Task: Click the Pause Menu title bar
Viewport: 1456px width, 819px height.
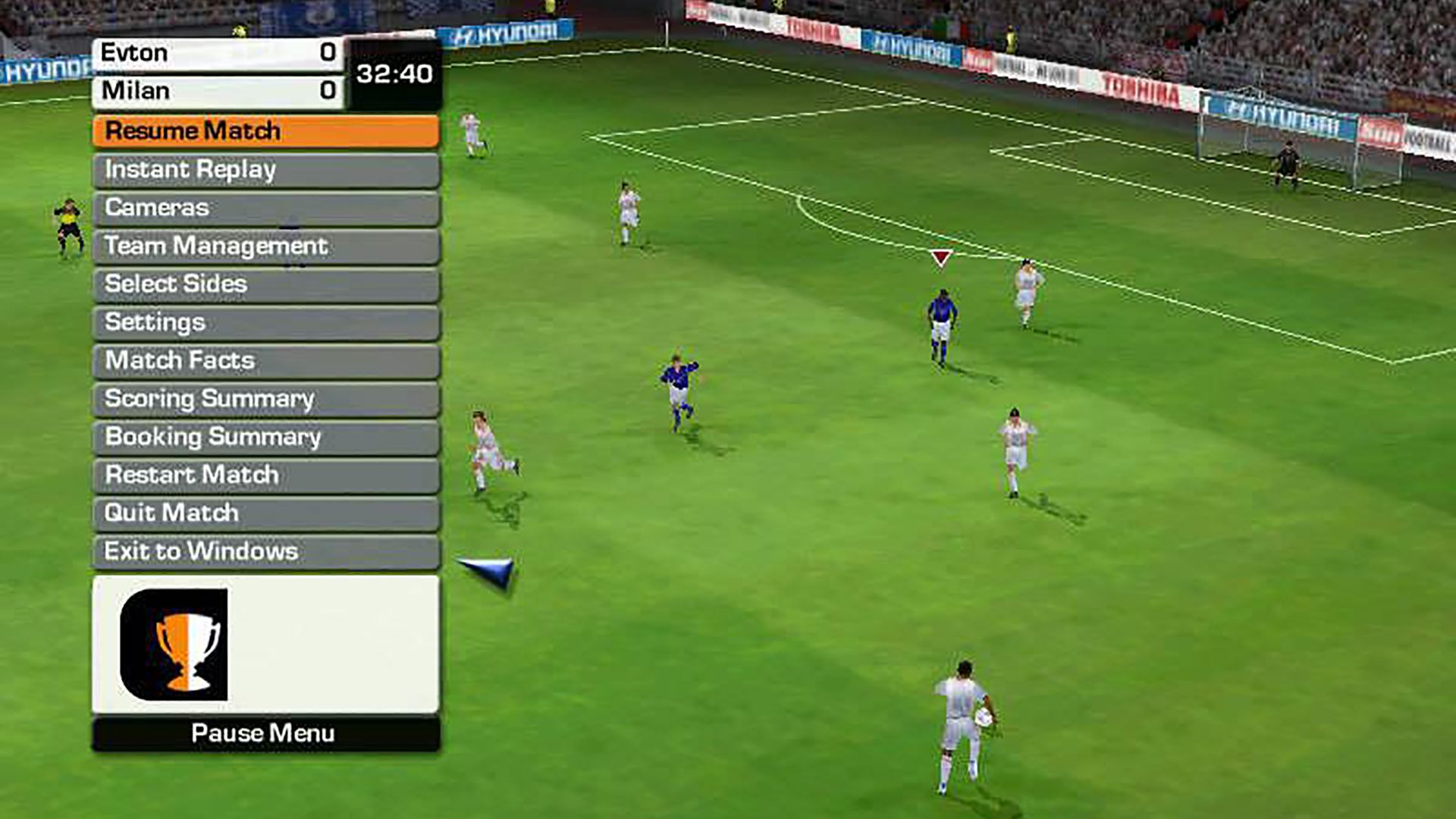Action: click(x=265, y=733)
